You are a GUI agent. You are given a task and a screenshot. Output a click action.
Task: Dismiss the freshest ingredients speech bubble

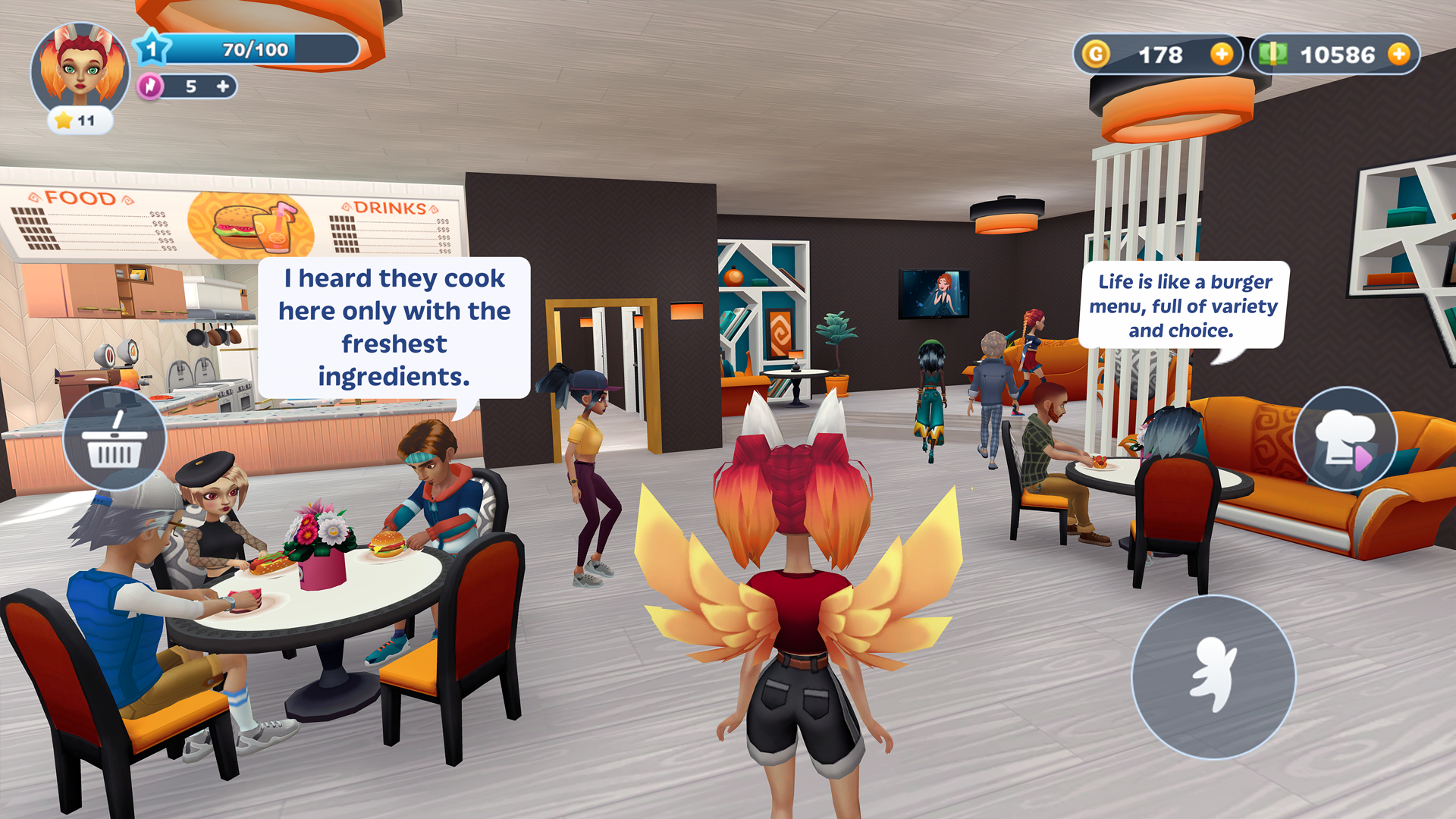pos(394,328)
